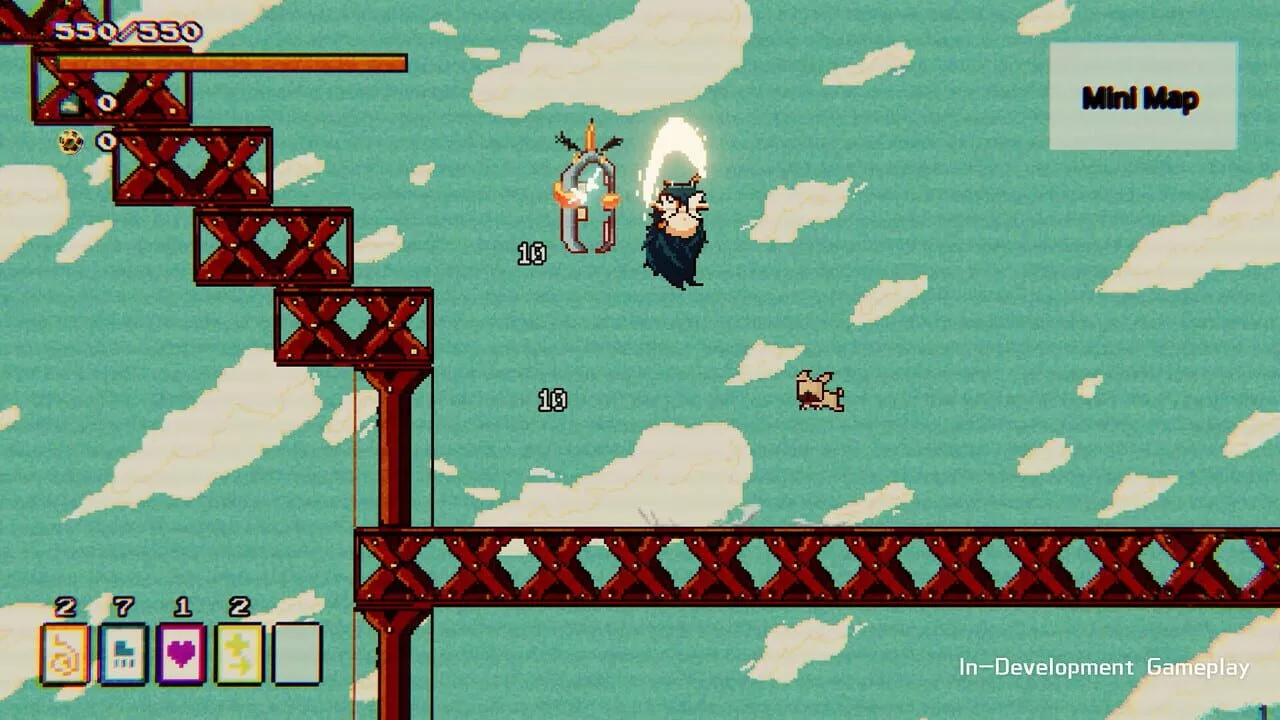
Task: Choose the blue boot card
Action: tap(123, 654)
